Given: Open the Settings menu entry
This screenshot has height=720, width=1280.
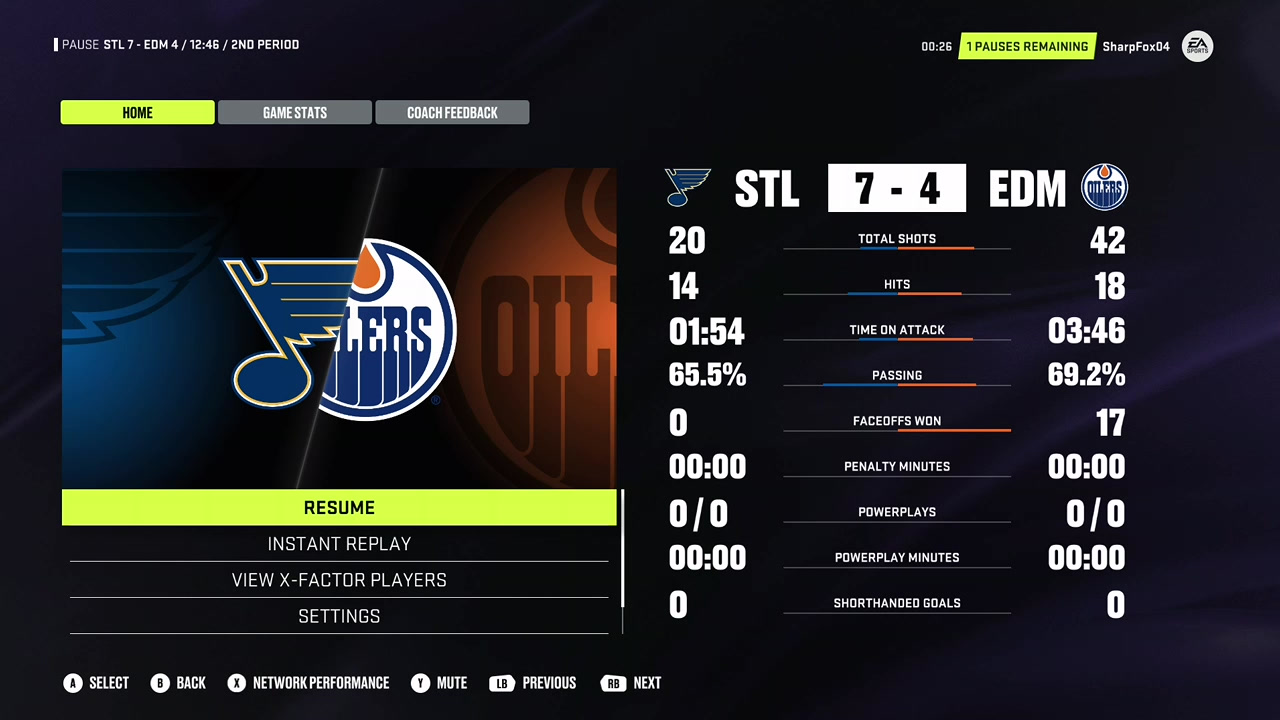Looking at the screenshot, I should tap(339, 616).
